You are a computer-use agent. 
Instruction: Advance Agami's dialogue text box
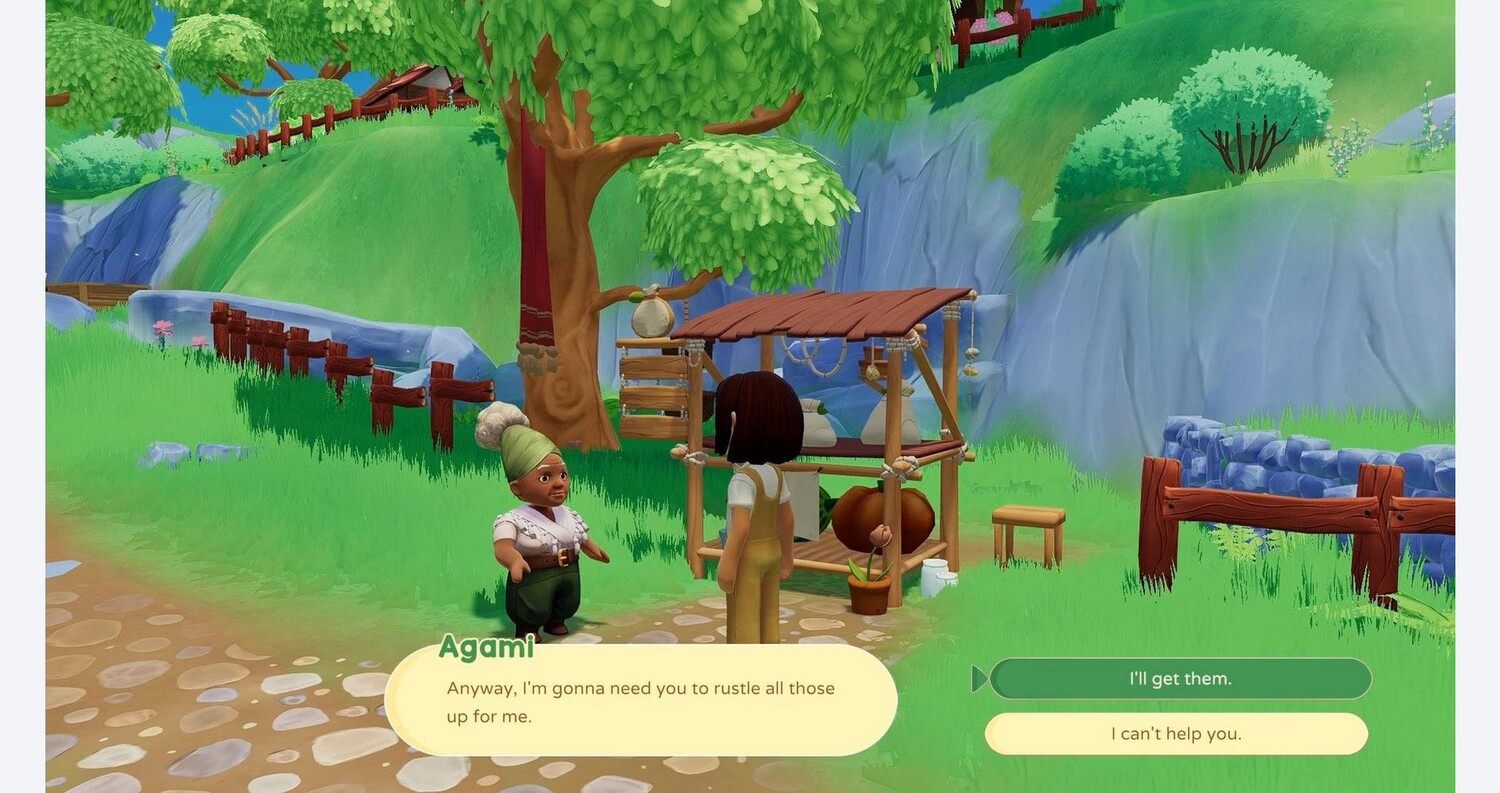click(641, 702)
